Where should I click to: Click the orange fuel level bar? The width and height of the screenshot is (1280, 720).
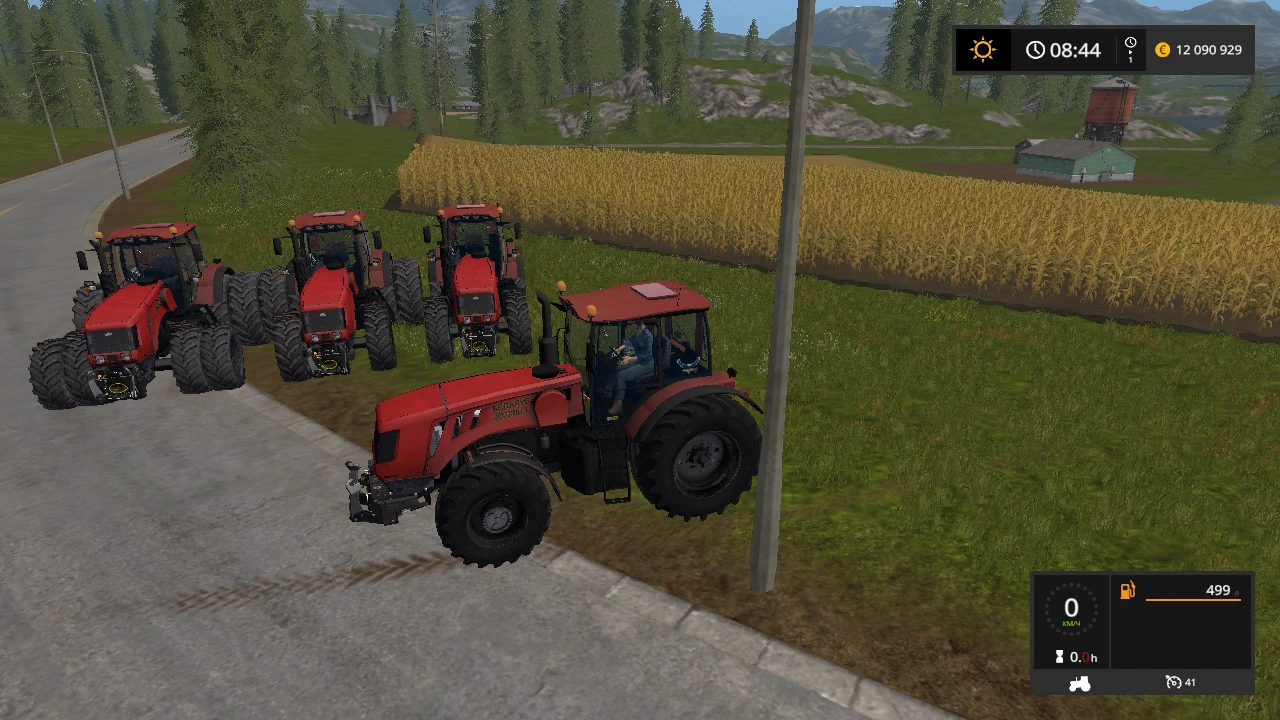click(x=1193, y=599)
